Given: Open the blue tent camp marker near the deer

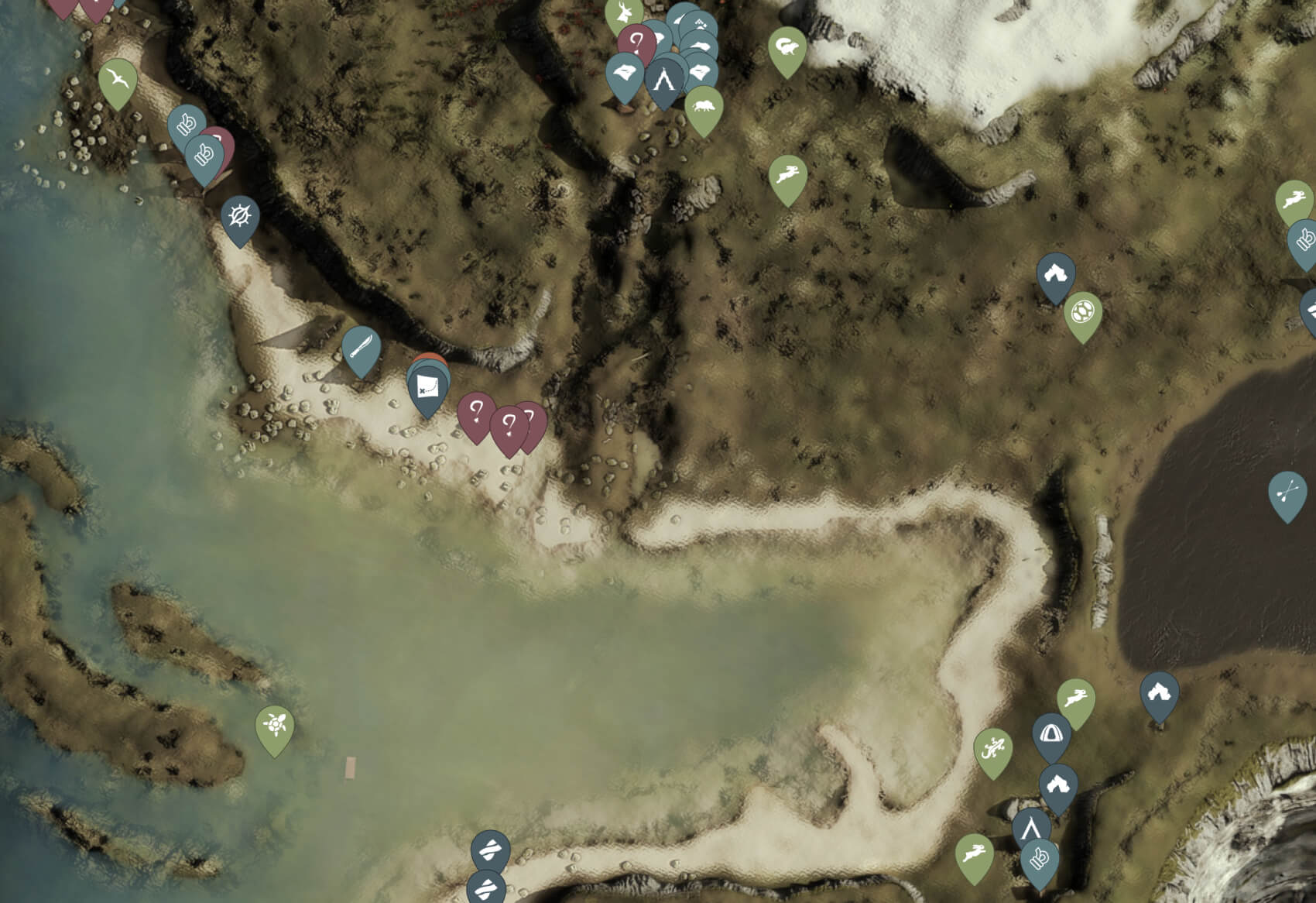Looking at the screenshot, I should coord(663,77).
